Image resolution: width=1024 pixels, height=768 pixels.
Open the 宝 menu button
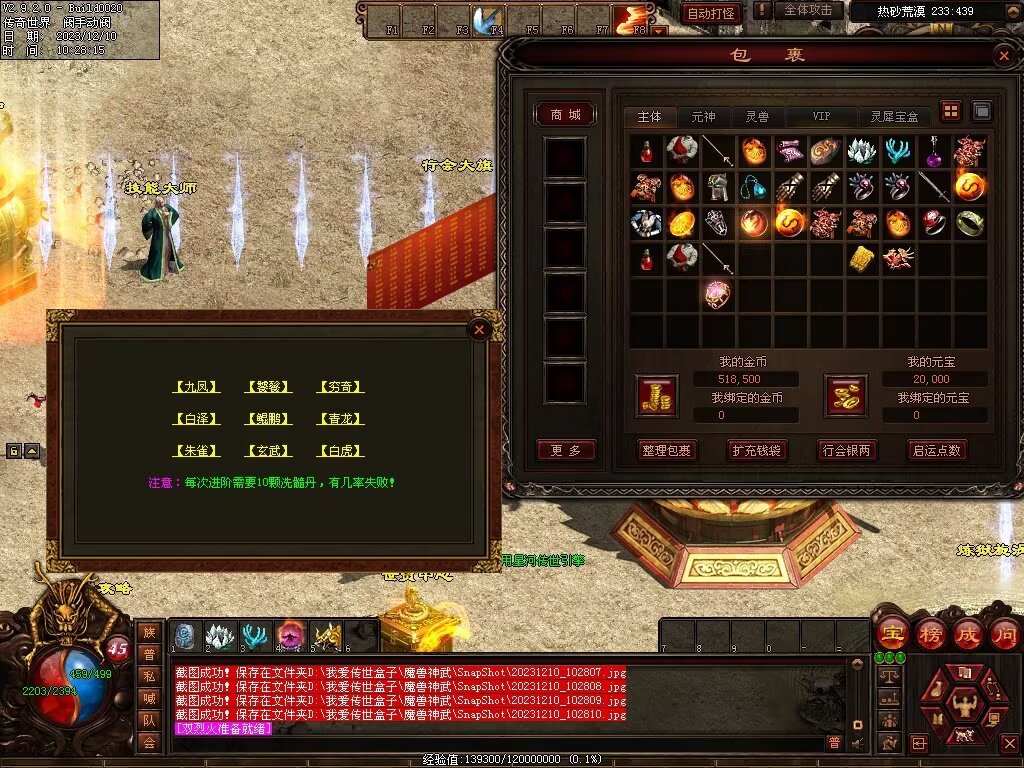[x=891, y=634]
